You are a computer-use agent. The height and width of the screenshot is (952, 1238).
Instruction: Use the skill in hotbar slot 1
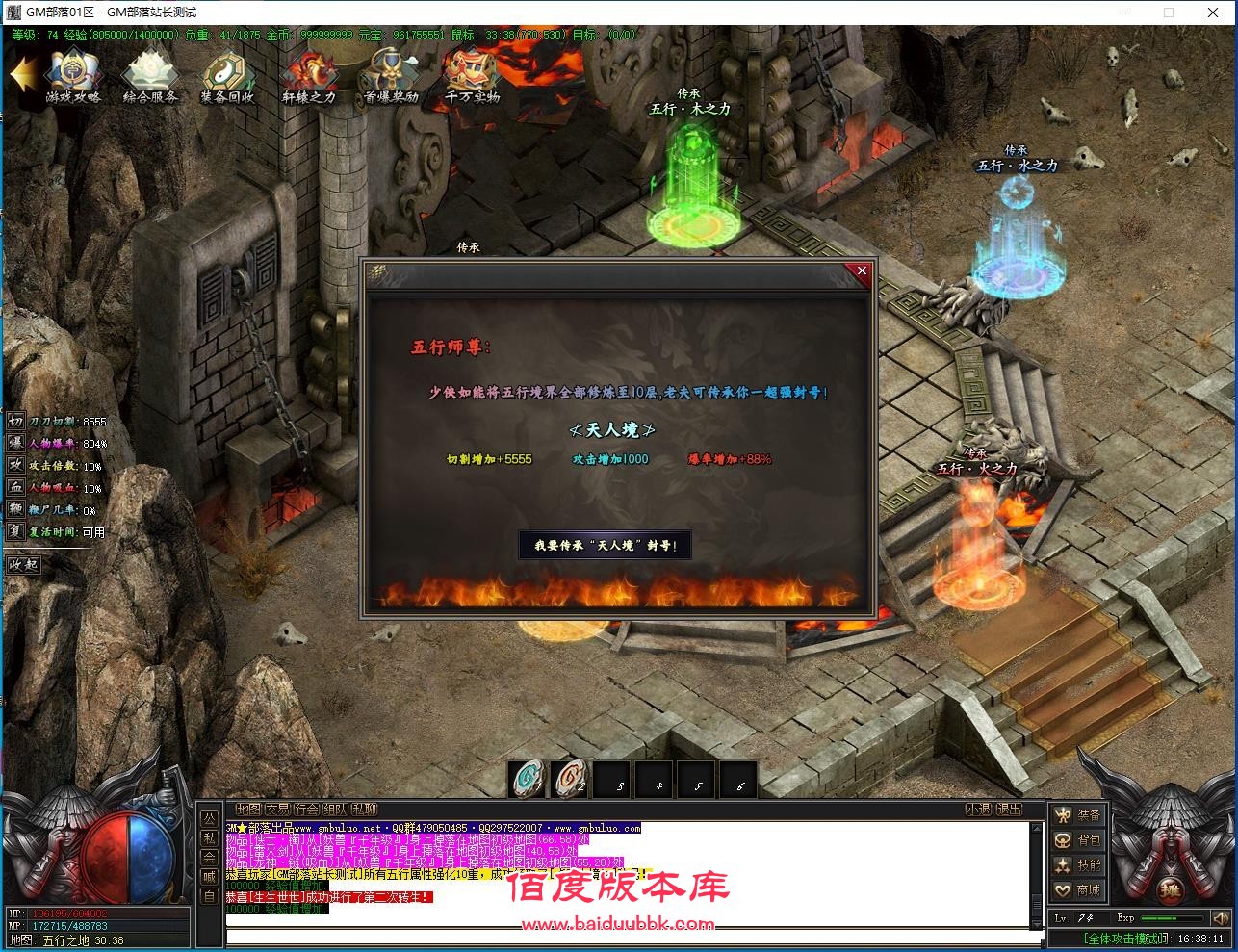(x=528, y=780)
